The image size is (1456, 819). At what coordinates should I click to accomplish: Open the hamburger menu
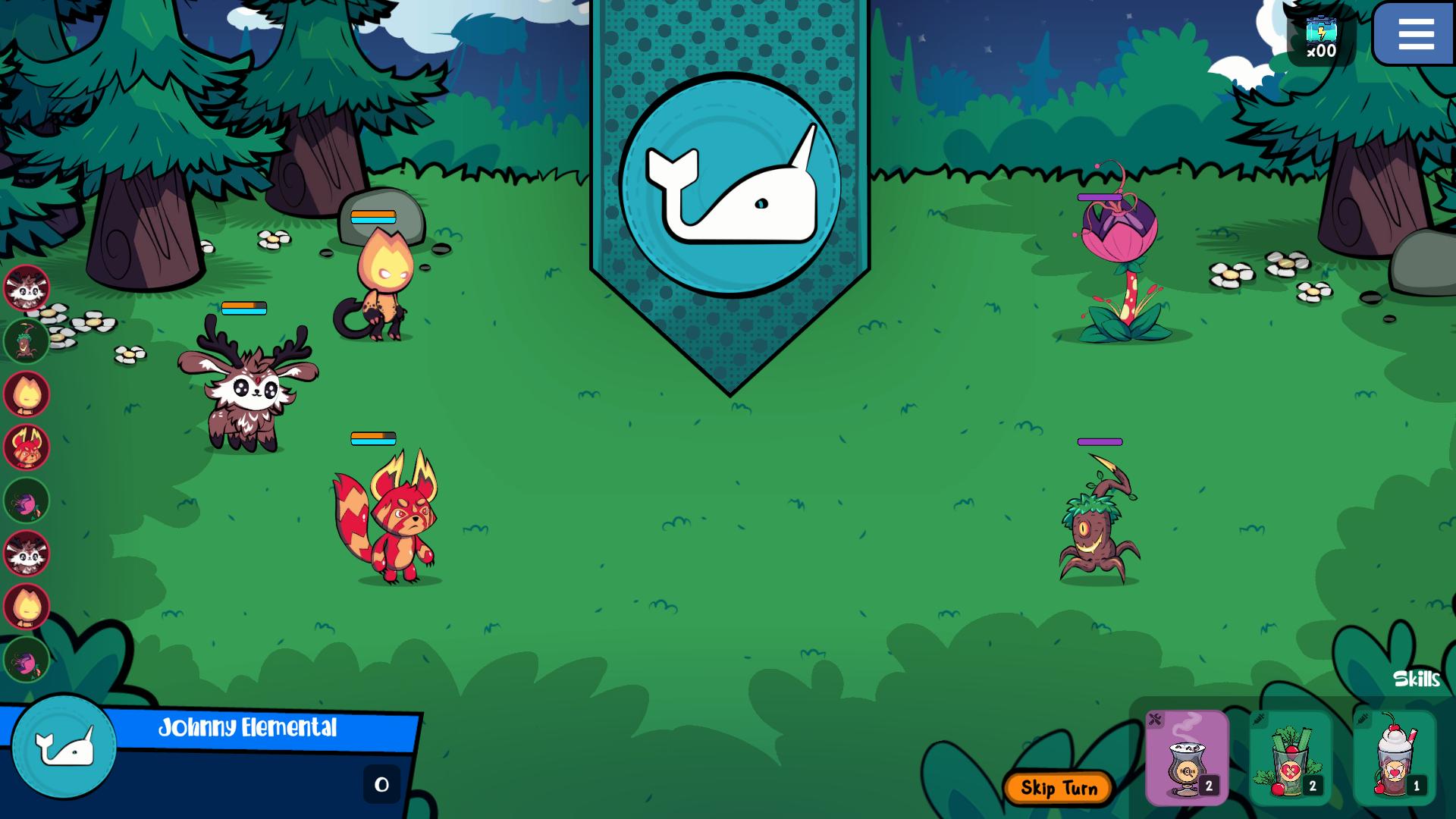pos(1415,34)
